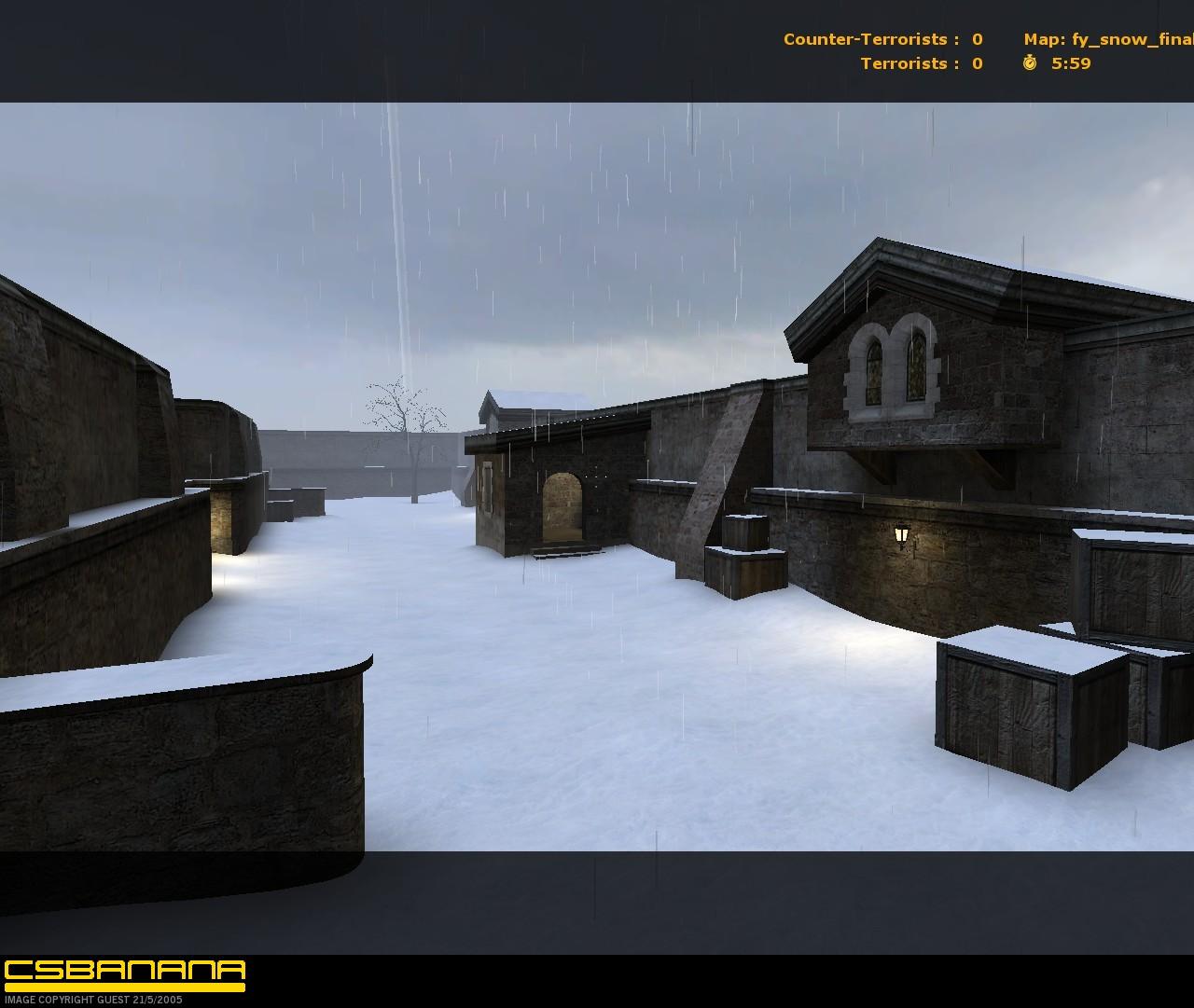The height and width of the screenshot is (1008, 1194).
Task: Select the lit lantern on the stone wall
Action: tap(901, 536)
